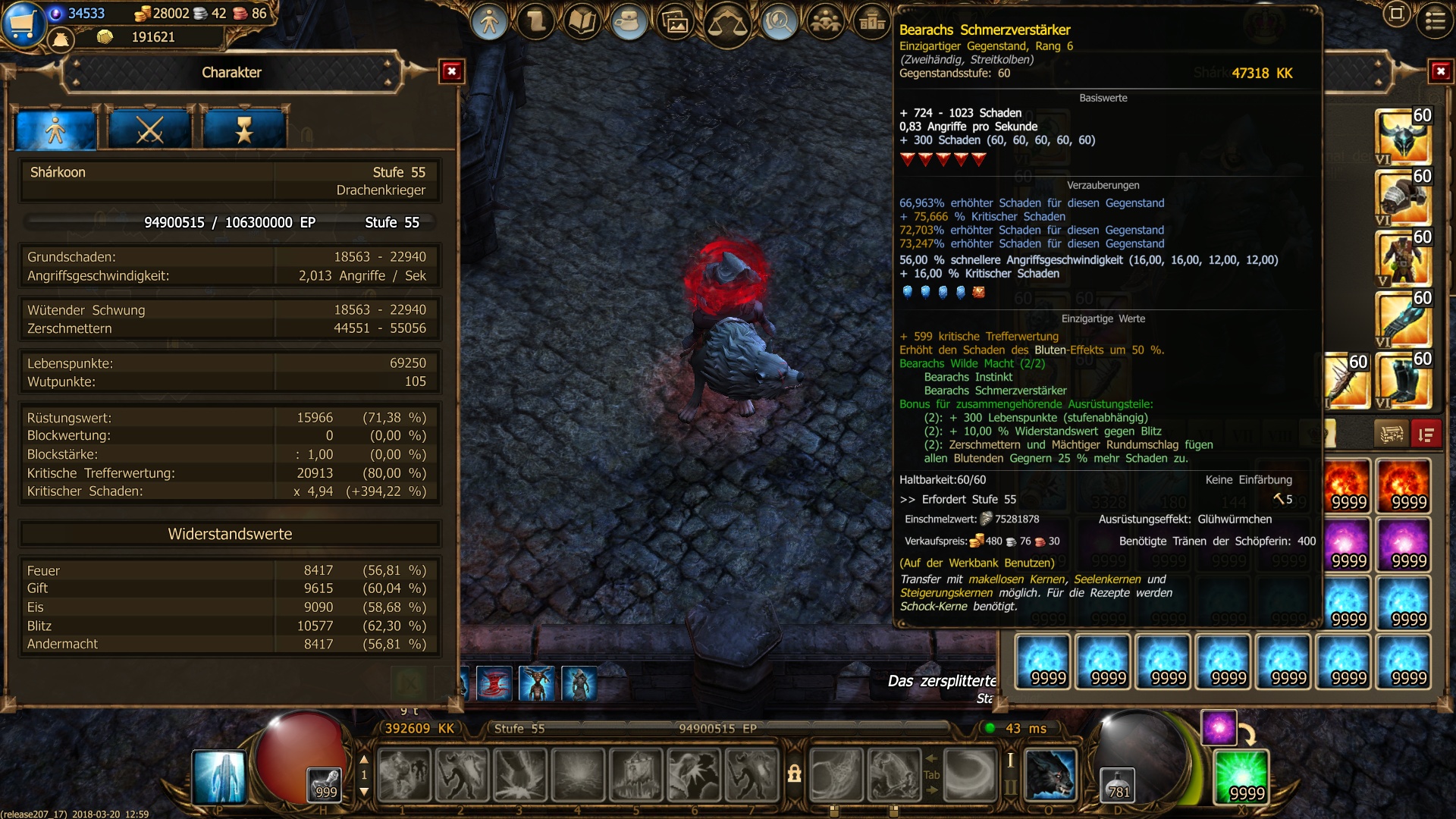The width and height of the screenshot is (1456, 819).
Task: Close the Charakter panel
Action: 452,71
